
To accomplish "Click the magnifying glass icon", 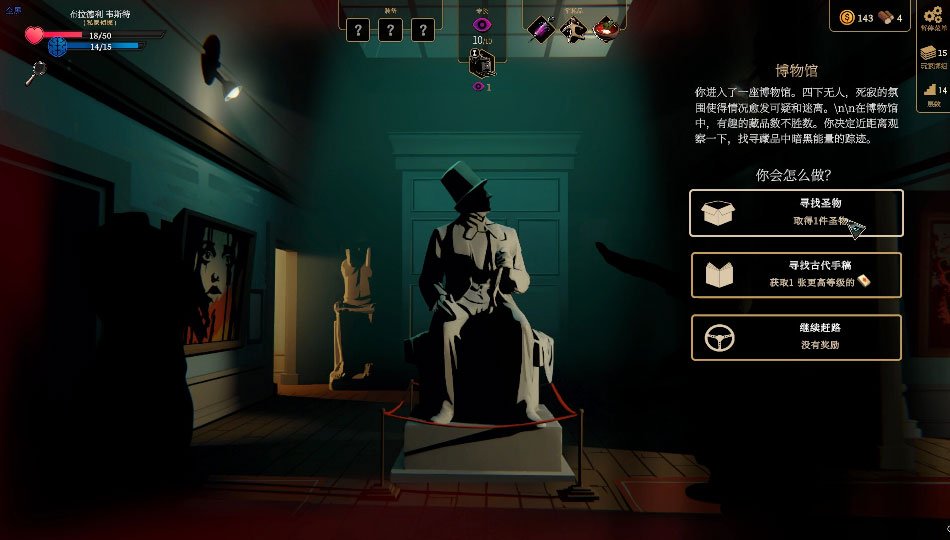I will 37,71.
